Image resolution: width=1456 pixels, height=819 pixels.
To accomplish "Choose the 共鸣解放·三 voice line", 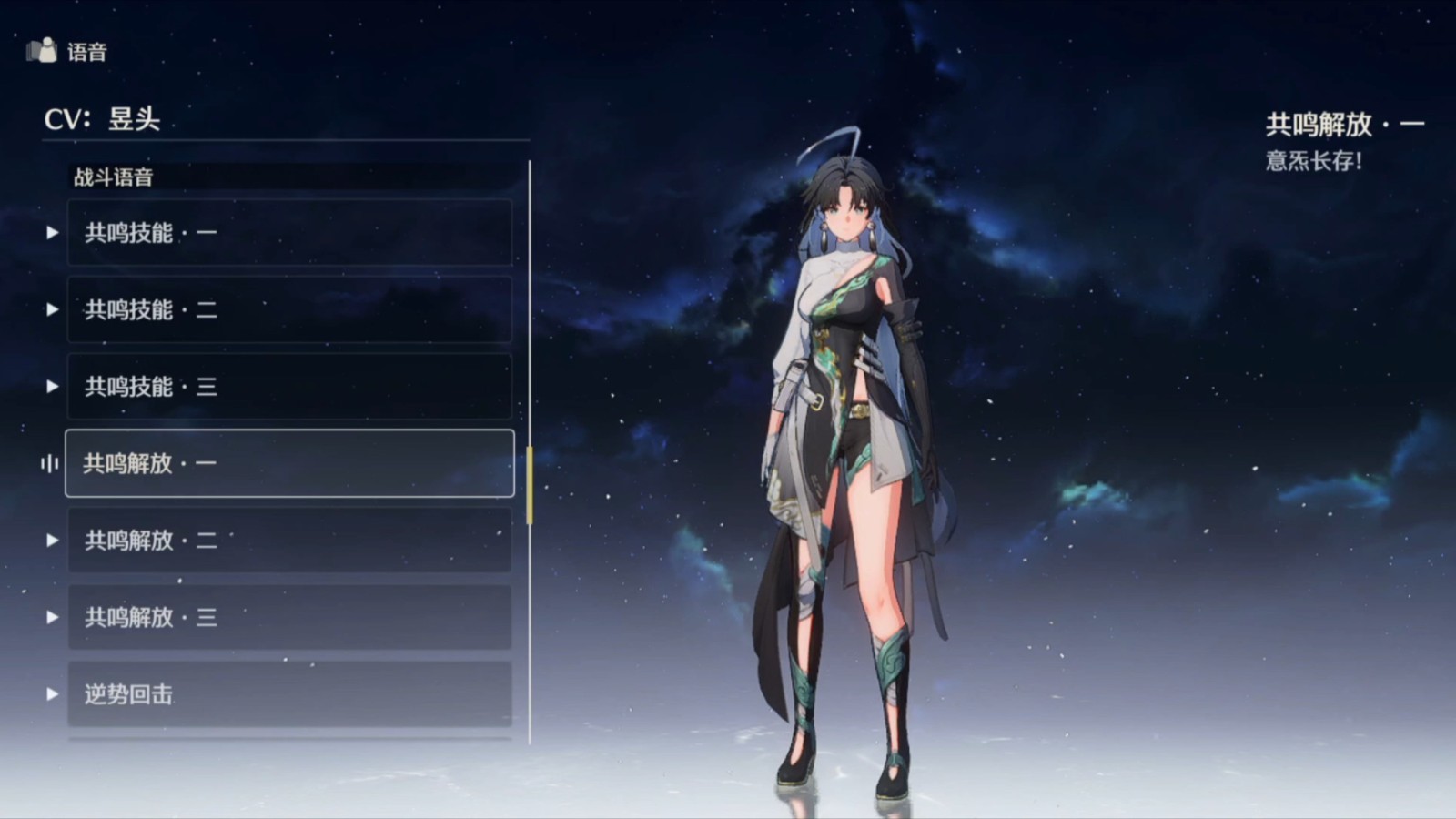I will pos(289,617).
